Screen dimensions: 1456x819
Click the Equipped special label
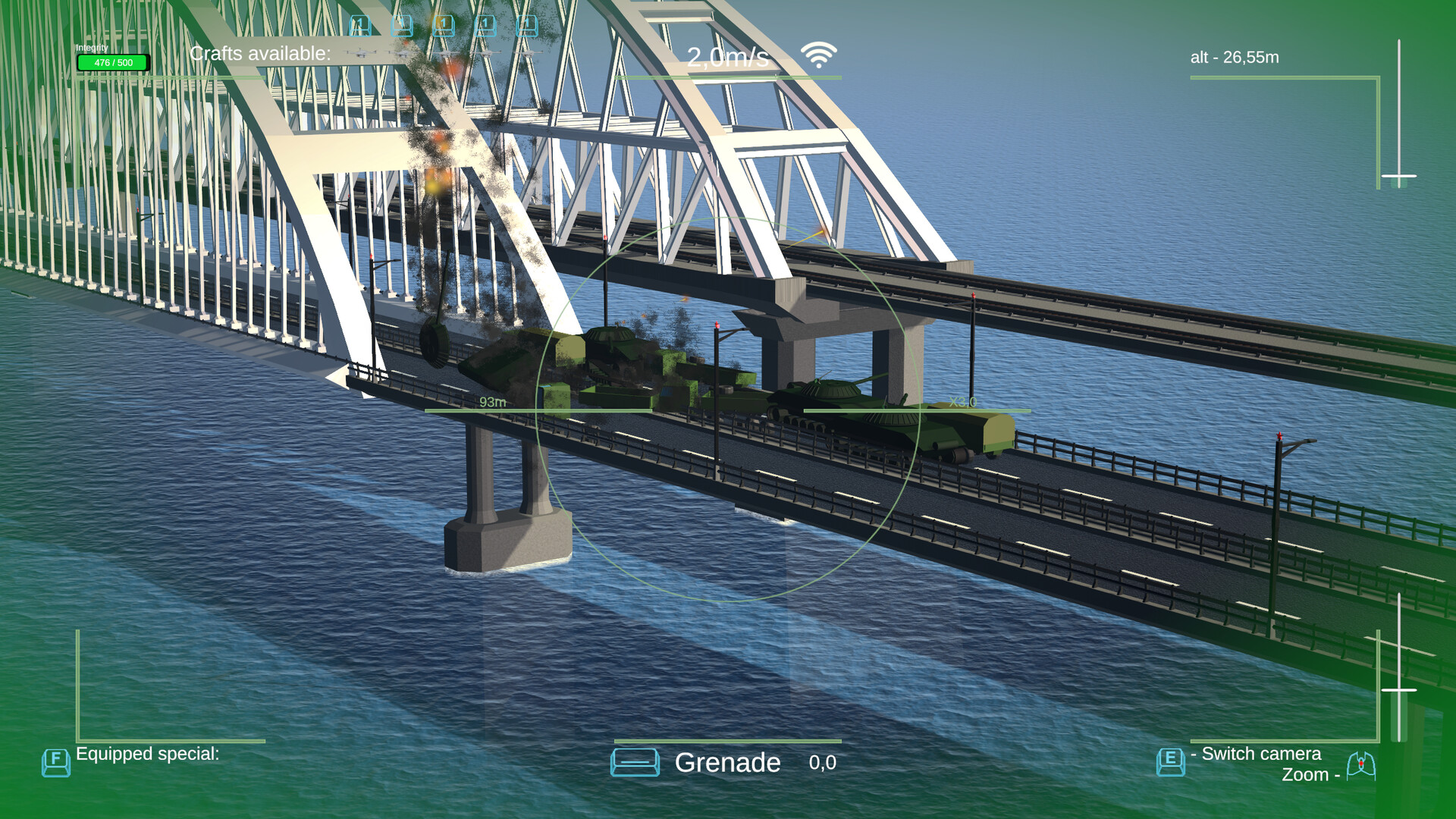(x=149, y=754)
